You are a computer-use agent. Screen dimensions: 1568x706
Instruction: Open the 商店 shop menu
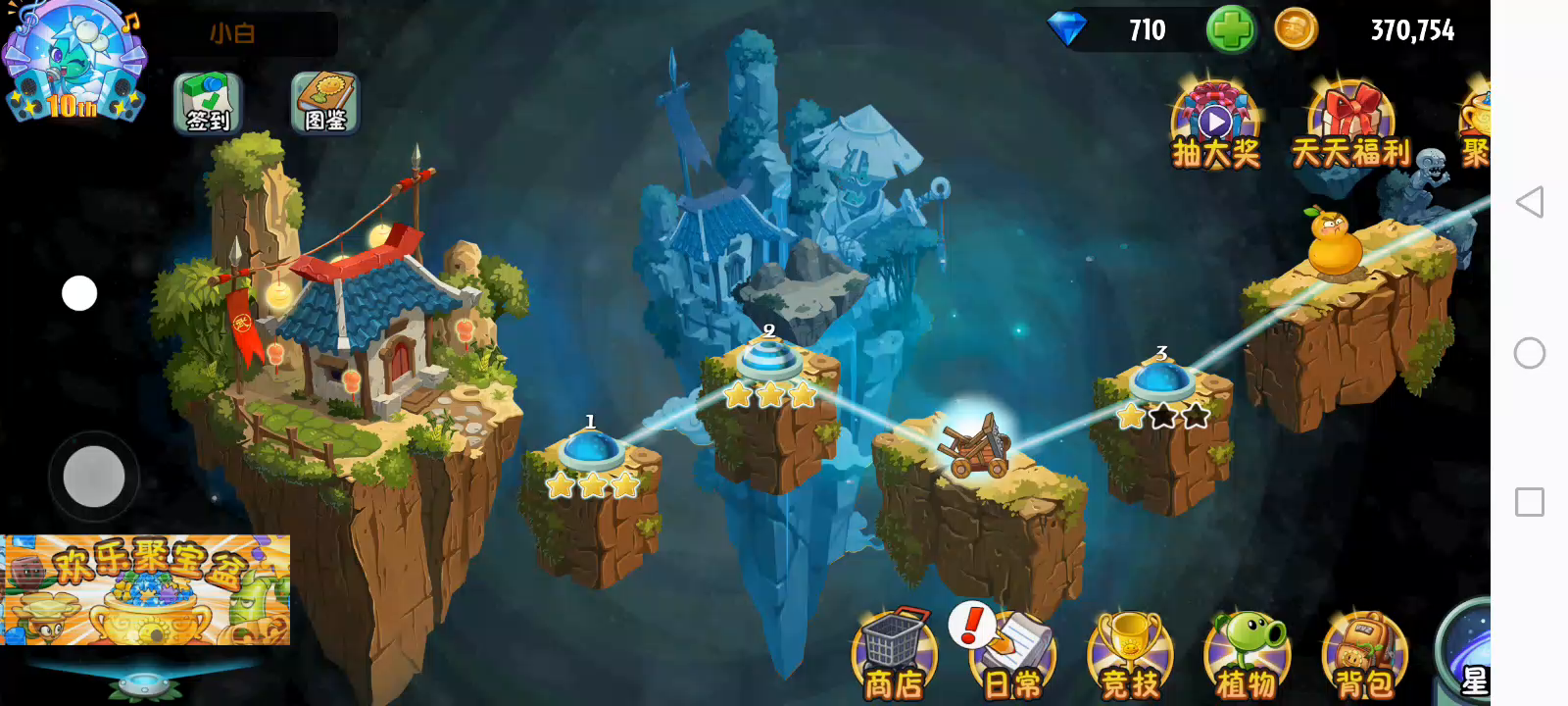[x=893, y=655]
